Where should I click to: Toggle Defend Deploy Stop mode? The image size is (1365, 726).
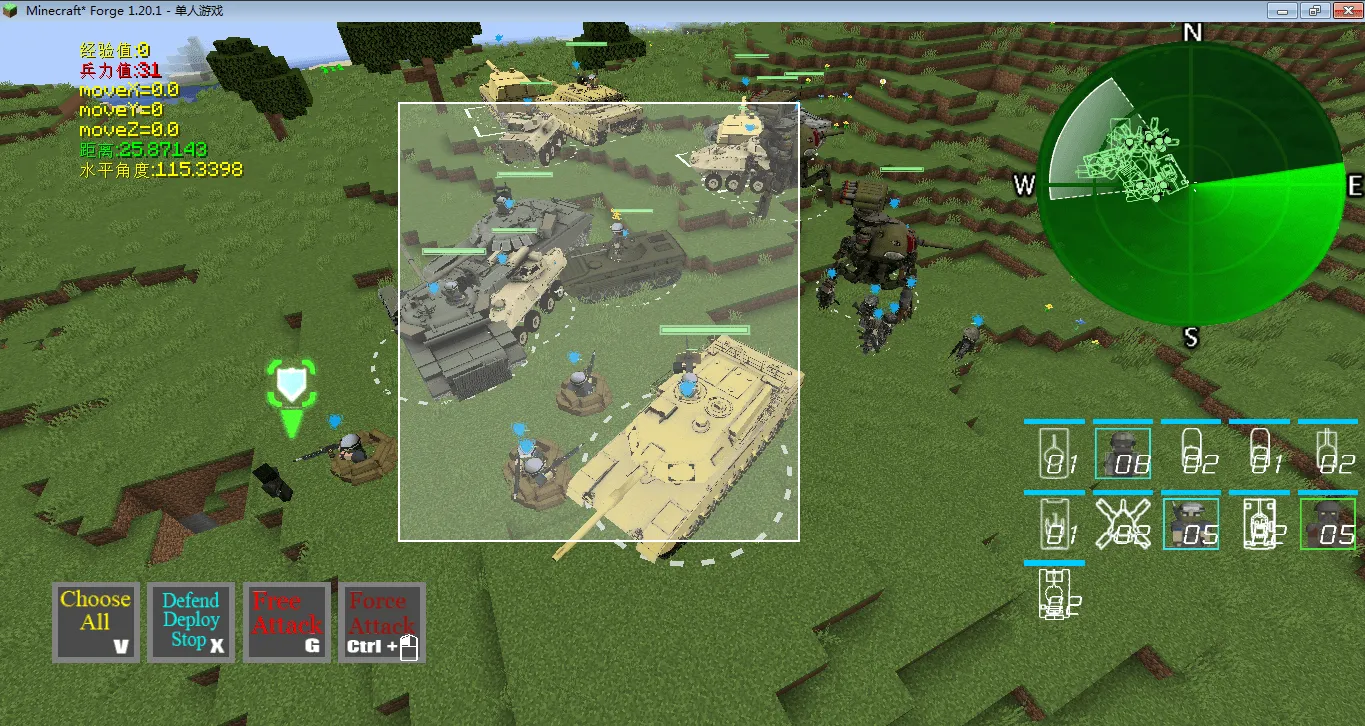190,621
